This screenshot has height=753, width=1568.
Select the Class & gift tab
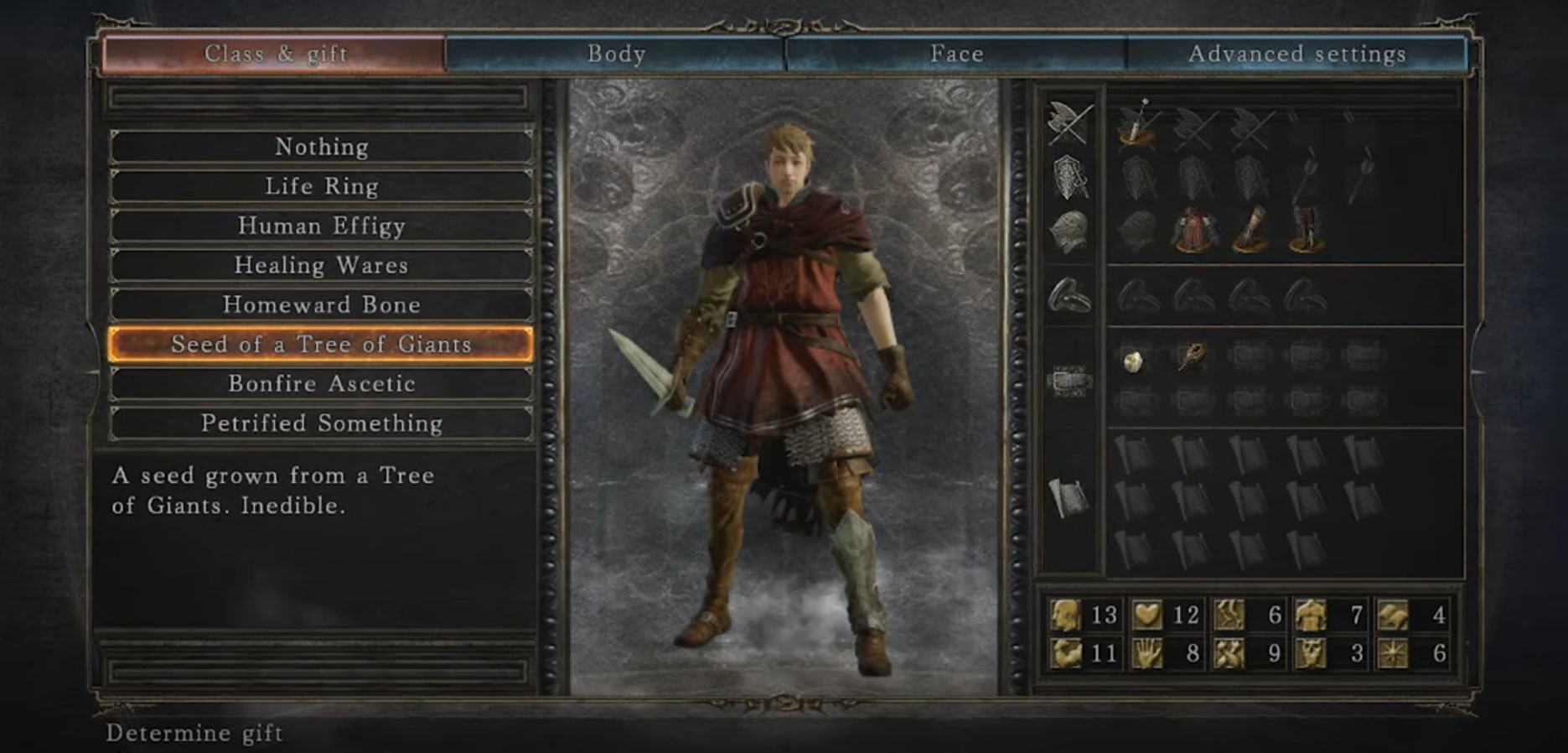tap(275, 54)
